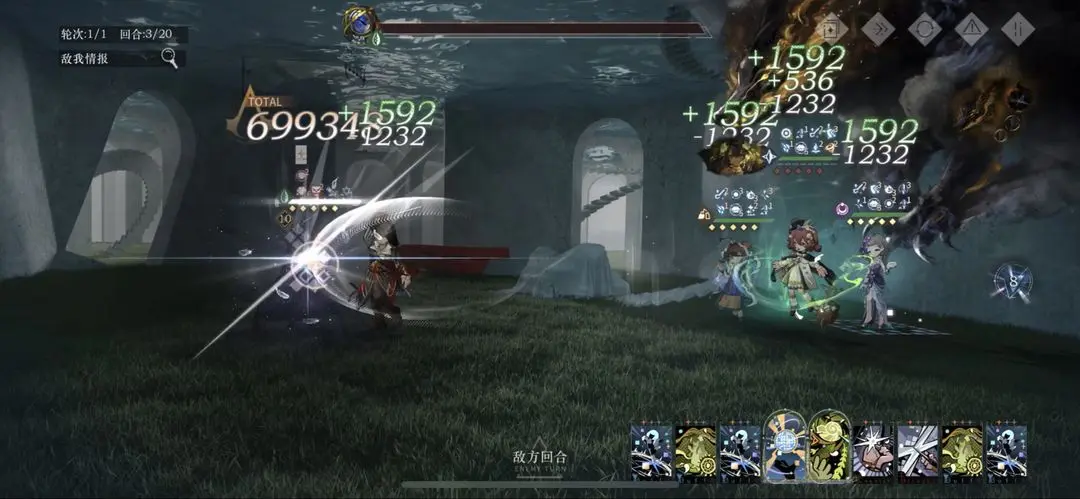Toggle the double-arrow battle speed button
Viewport: 1080px width, 499px height.
(x=878, y=28)
